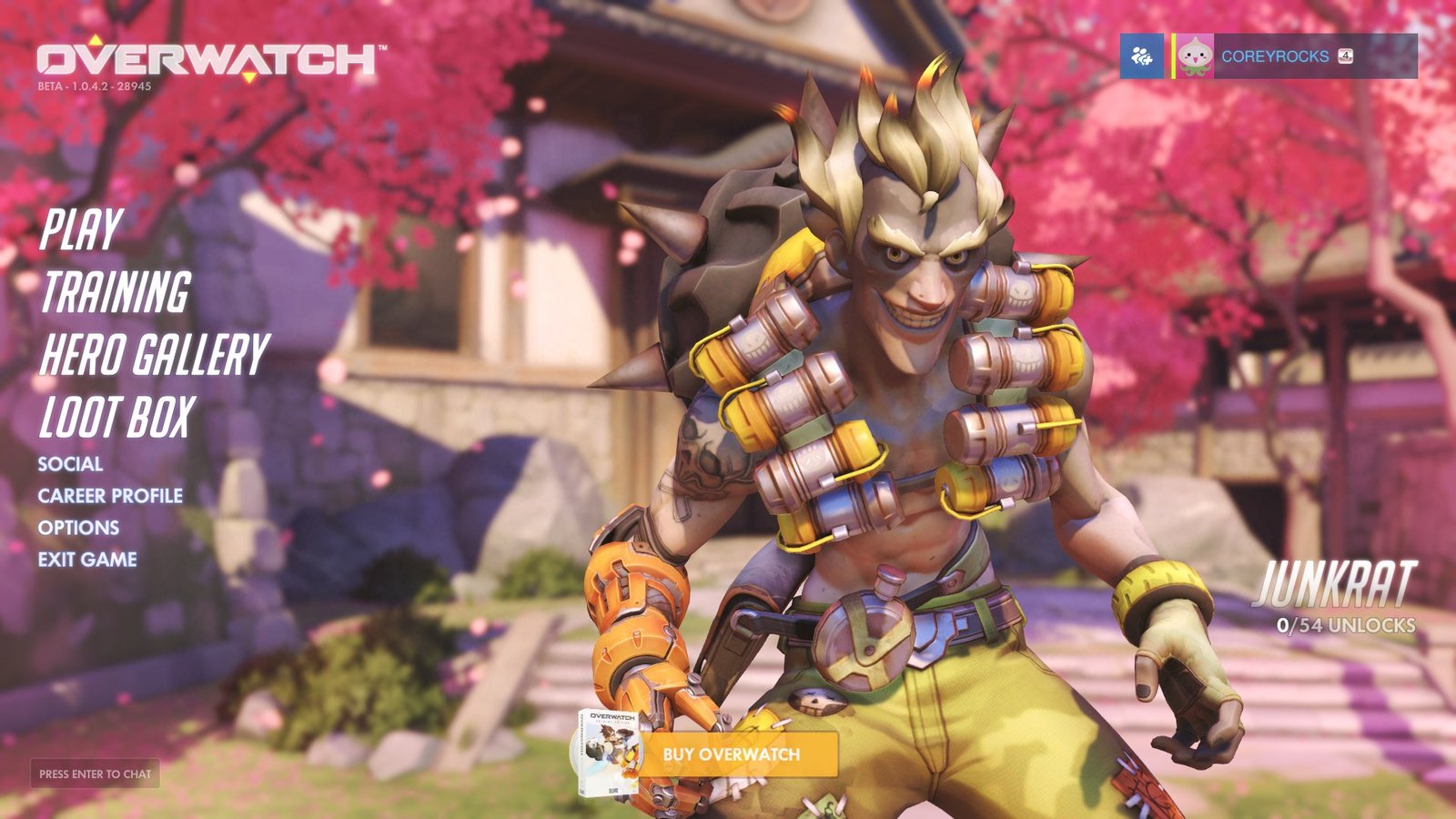Screen dimensions: 1456x819
Task: Click Exit Game
Action: (87, 560)
